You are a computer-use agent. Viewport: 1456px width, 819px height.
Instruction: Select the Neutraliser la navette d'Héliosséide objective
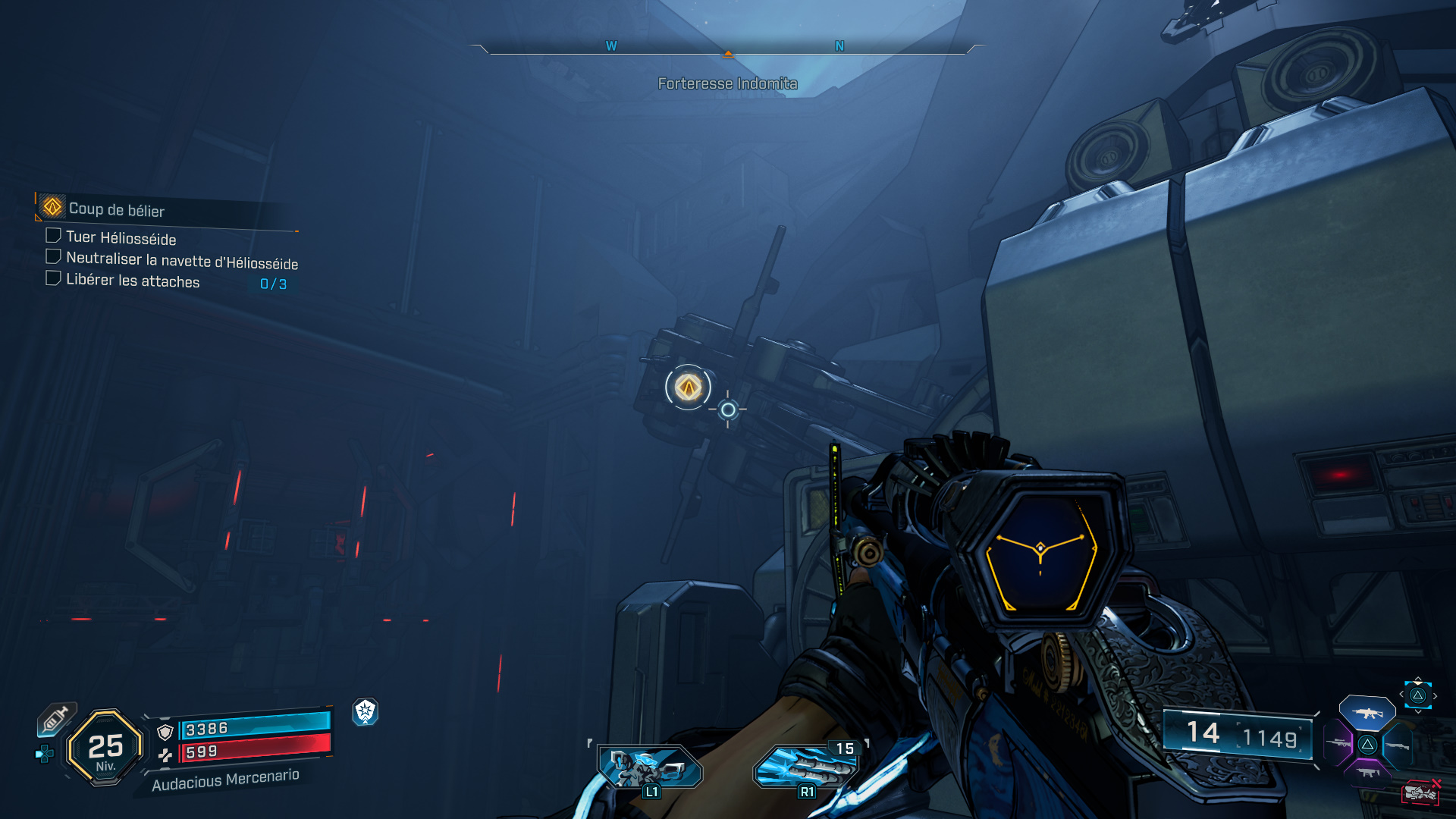tap(181, 261)
